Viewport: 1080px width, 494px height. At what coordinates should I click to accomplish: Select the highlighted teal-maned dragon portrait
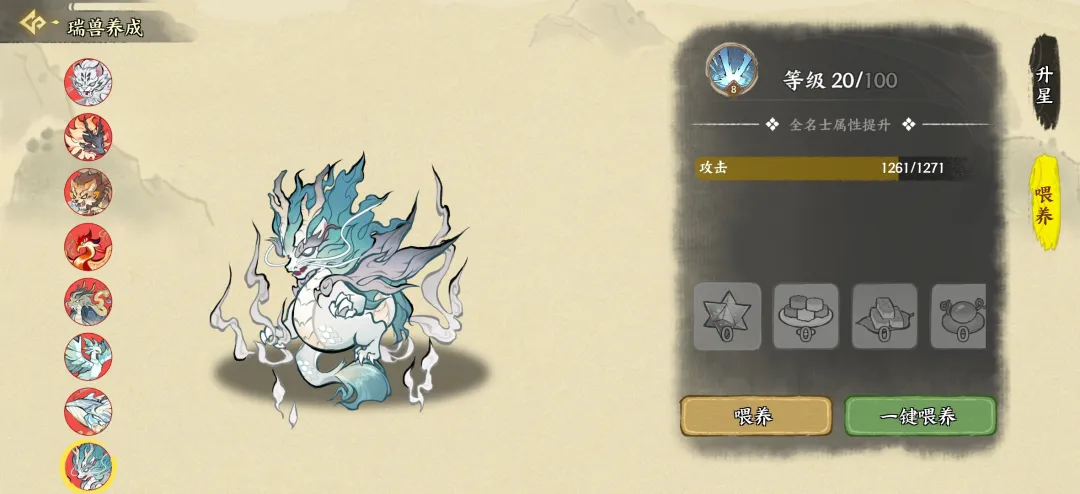point(88,466)
